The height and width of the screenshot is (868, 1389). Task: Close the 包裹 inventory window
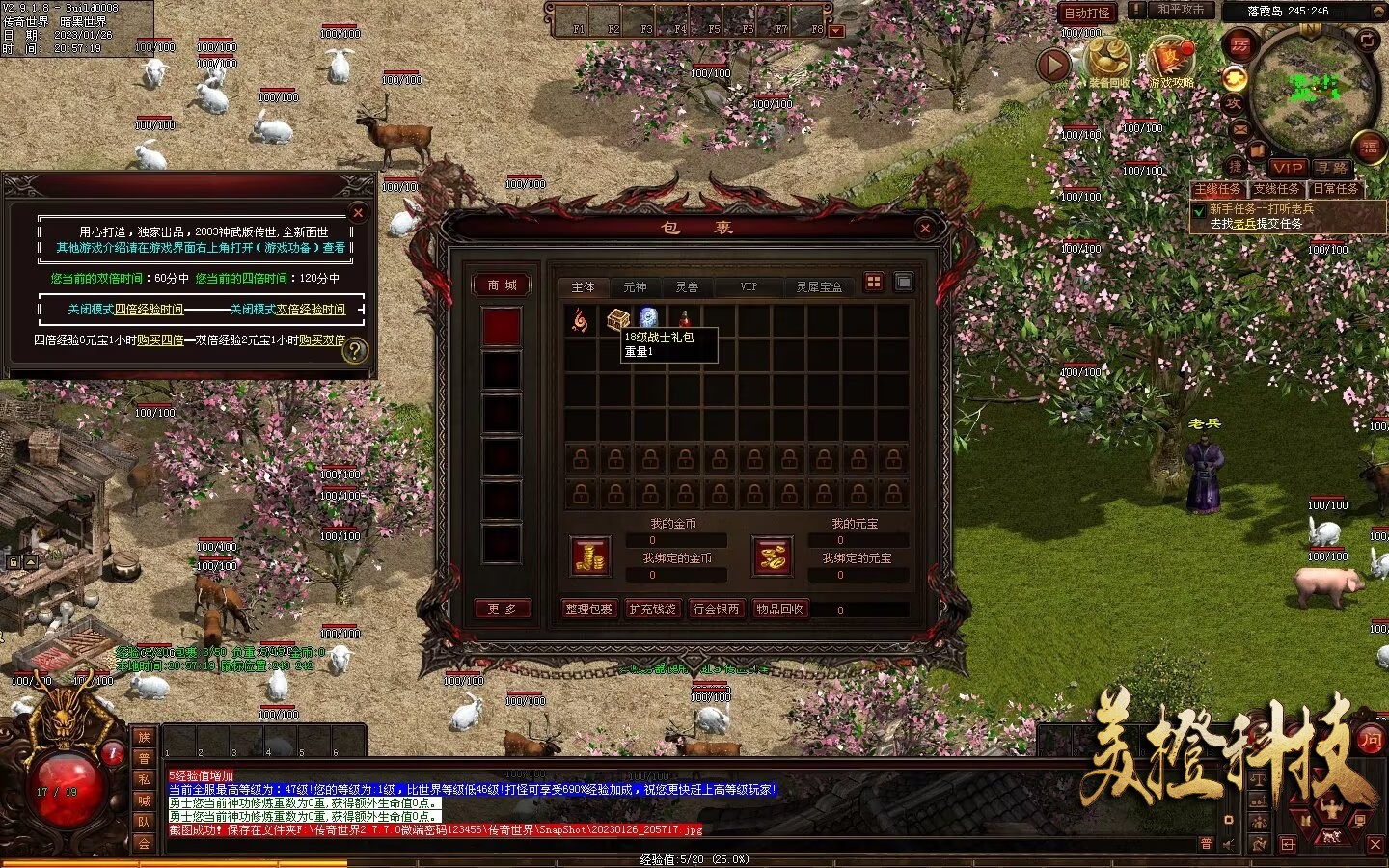925,228
